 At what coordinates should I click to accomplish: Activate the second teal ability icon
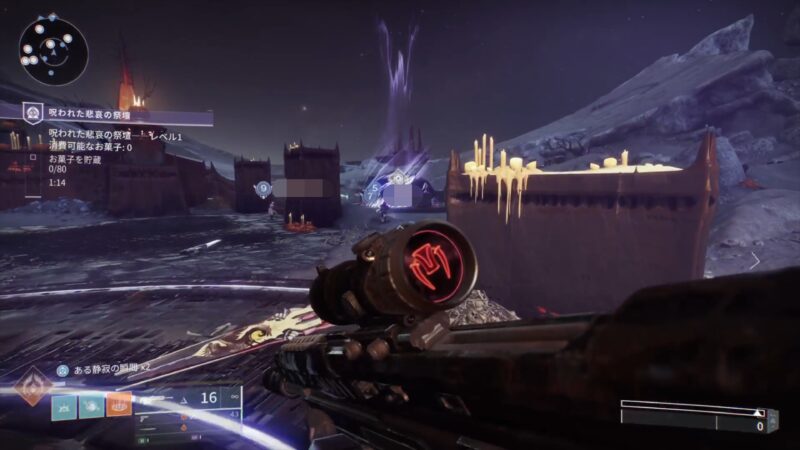coord(91,407)
